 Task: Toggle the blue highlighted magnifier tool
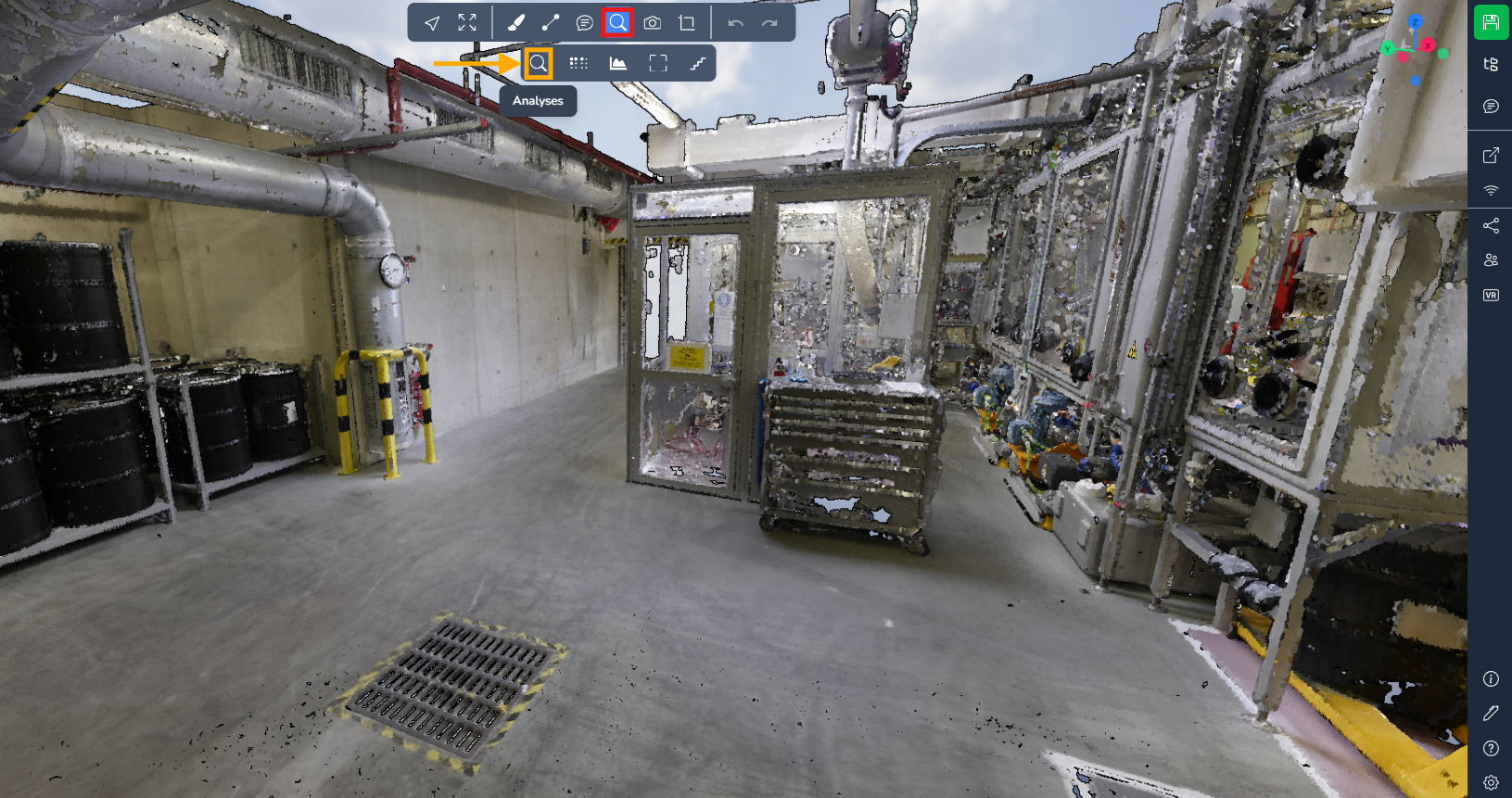pyautogui.click(x=617, y=23)
